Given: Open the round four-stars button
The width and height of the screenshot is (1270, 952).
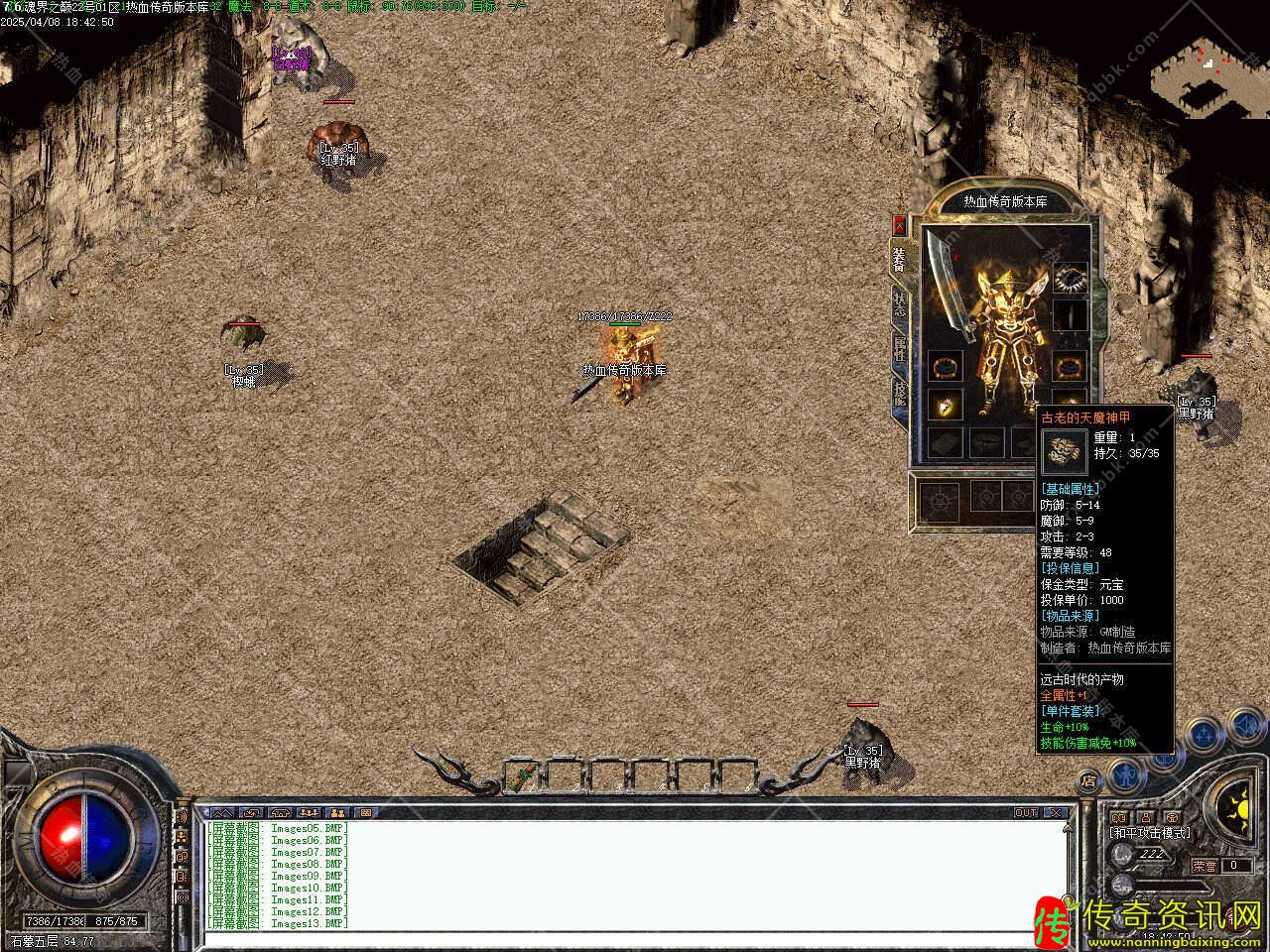Looking at the screenshot, I should click(x=1205, y=735).
